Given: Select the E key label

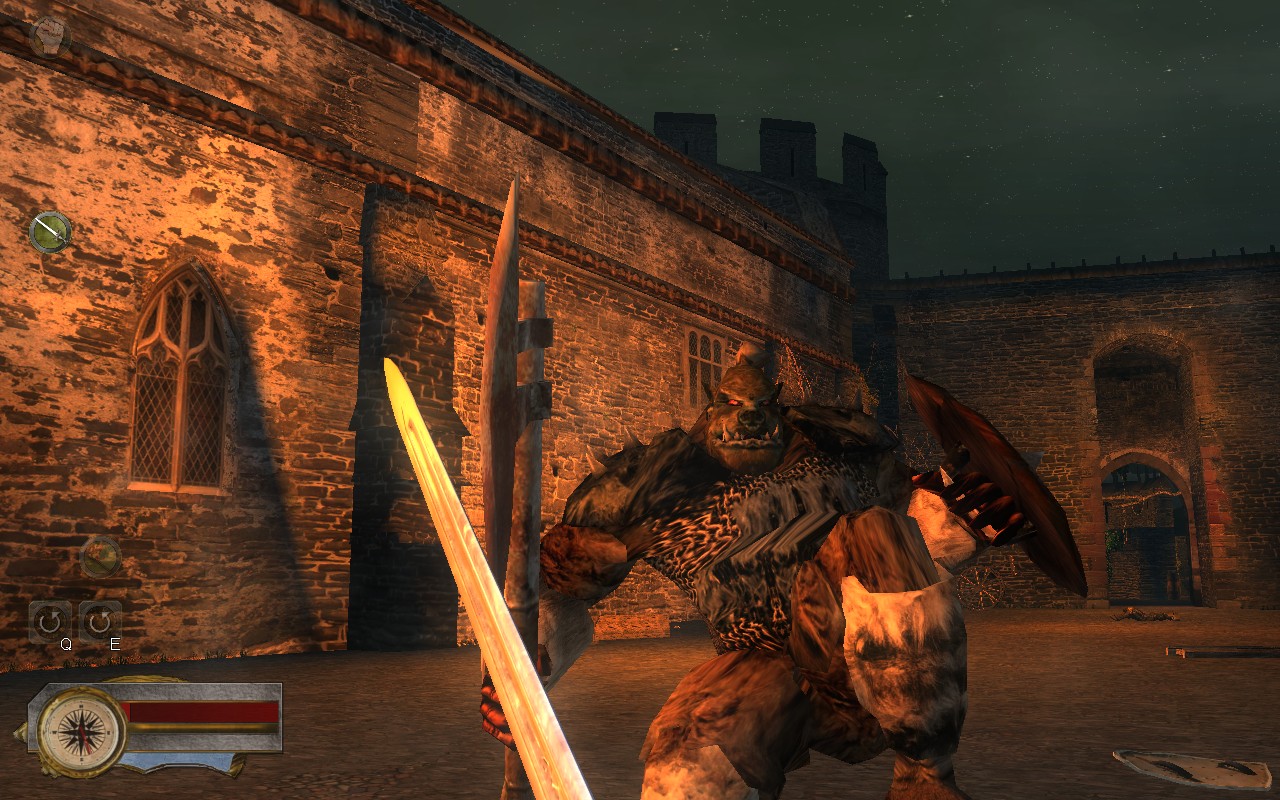Looking at the screenshot, I should [x=114, y=643].
